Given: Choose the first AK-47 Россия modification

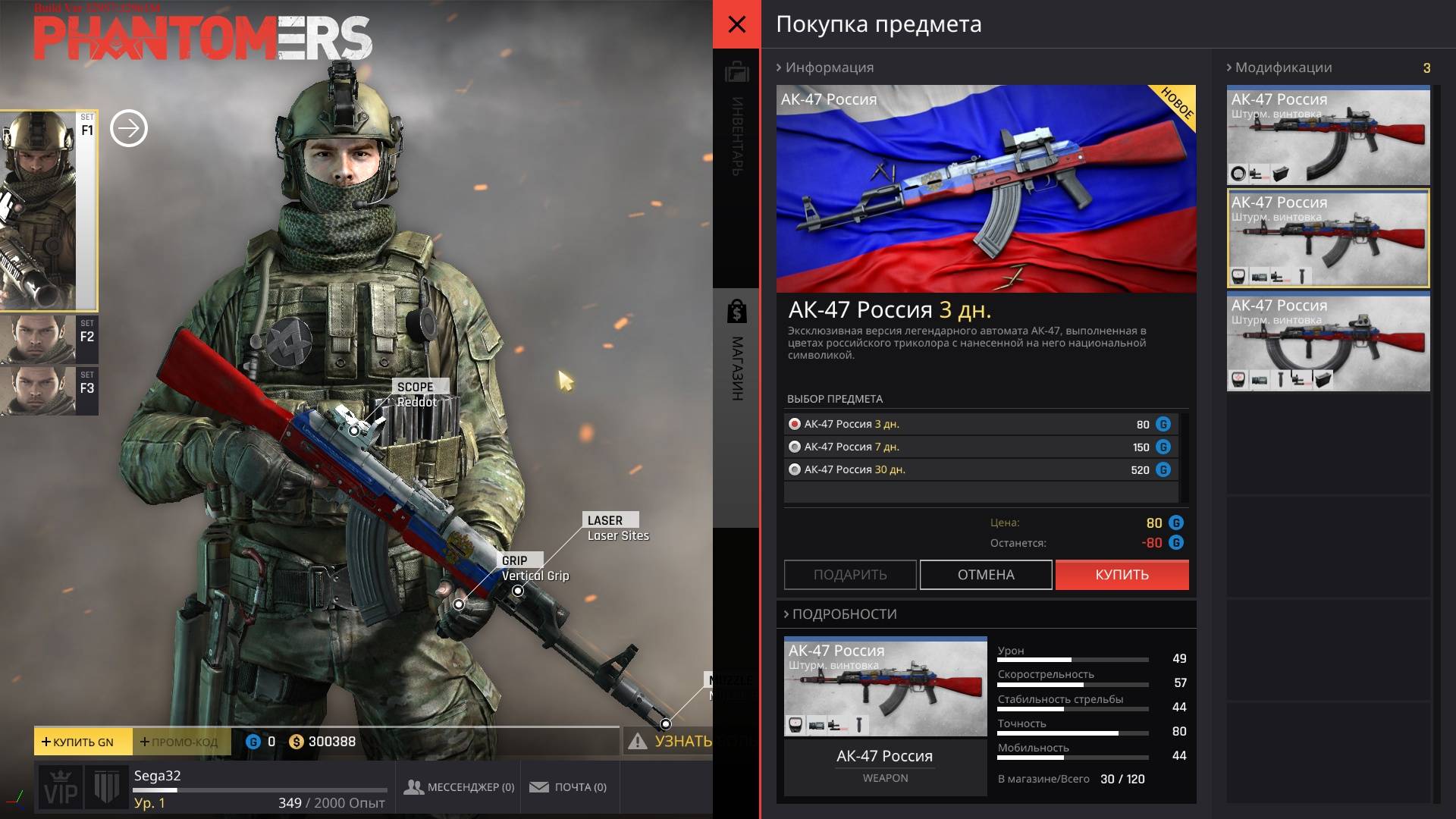Looking at the screenshot, I should [1328, 135].
